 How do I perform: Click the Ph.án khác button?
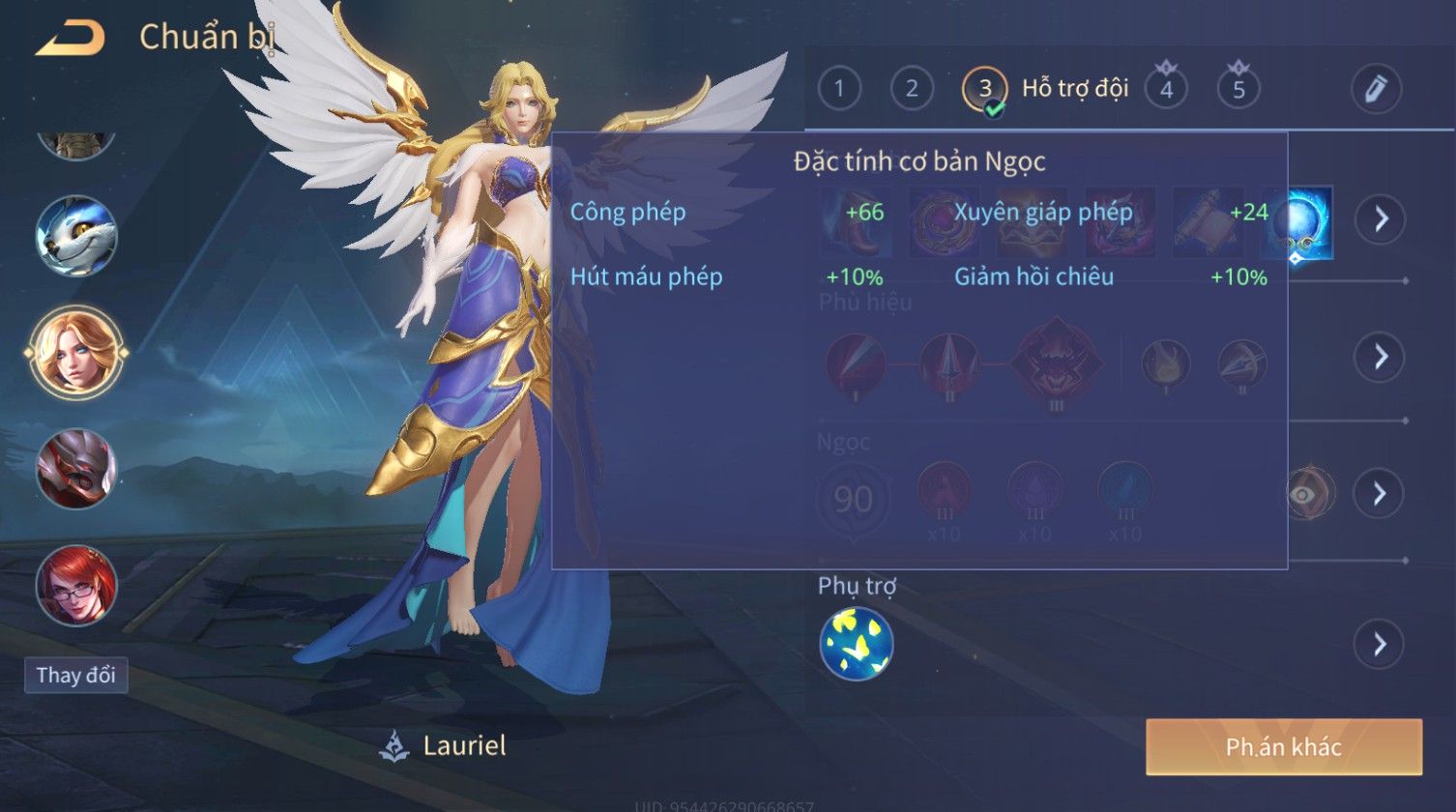[1283, 747]
